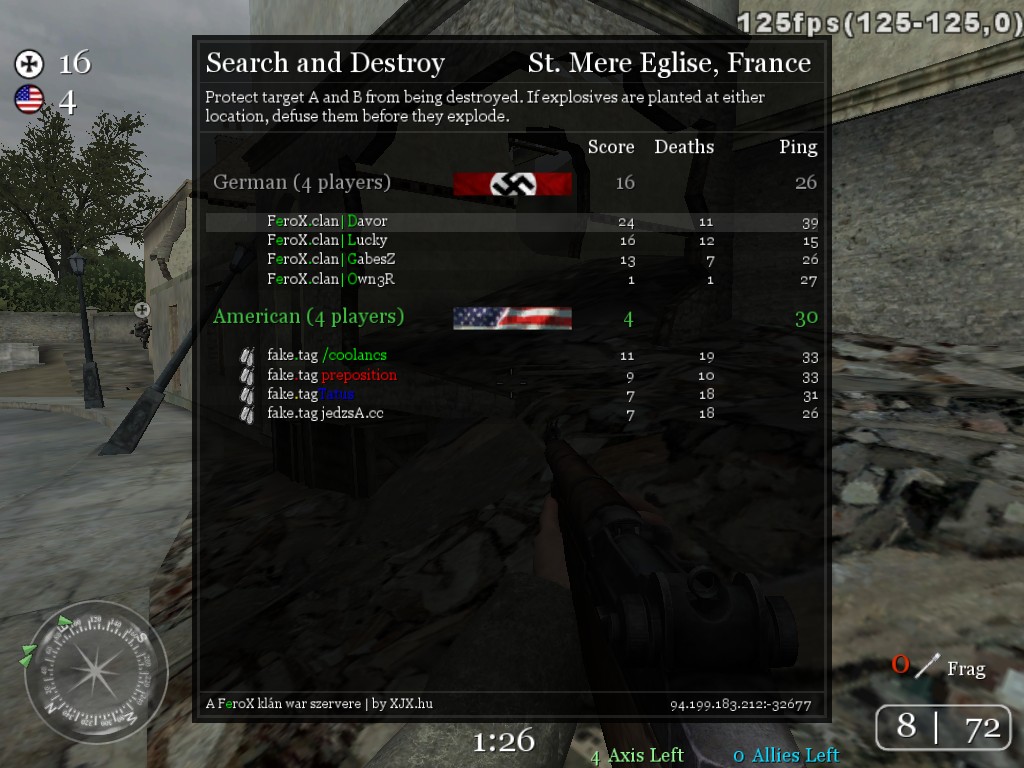The width and height of the screenshot is (1024, 768).
Task: Click the FeroX.clan|Lucky player row
Action: pos(327,240)
